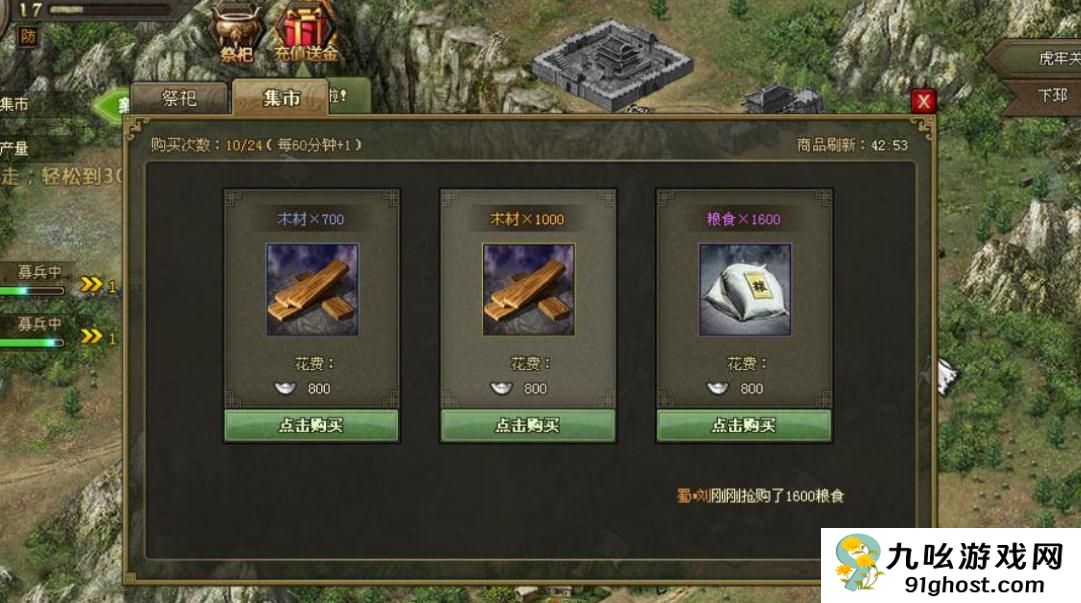
Task: Click the 防 defense icon
Action: (x=29, y=36)
